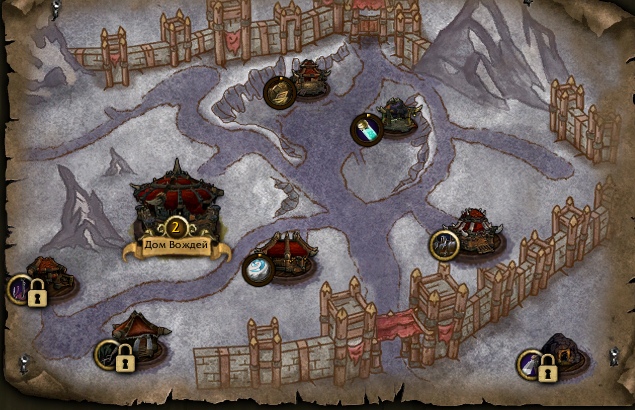
Task: Open the building plot with the horses icon
Action: point(443,243)
